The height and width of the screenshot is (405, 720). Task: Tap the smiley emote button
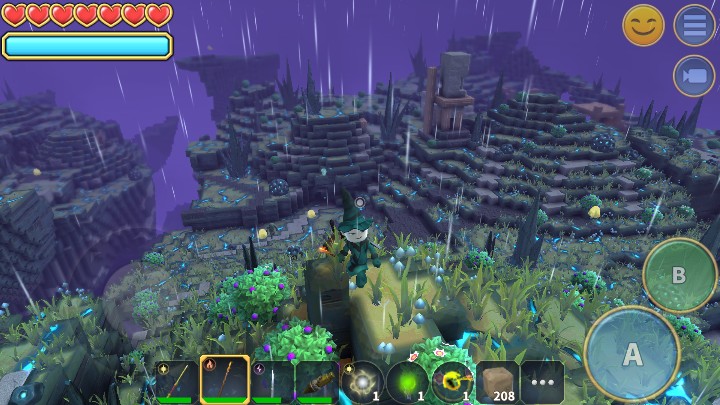point(643,25)
